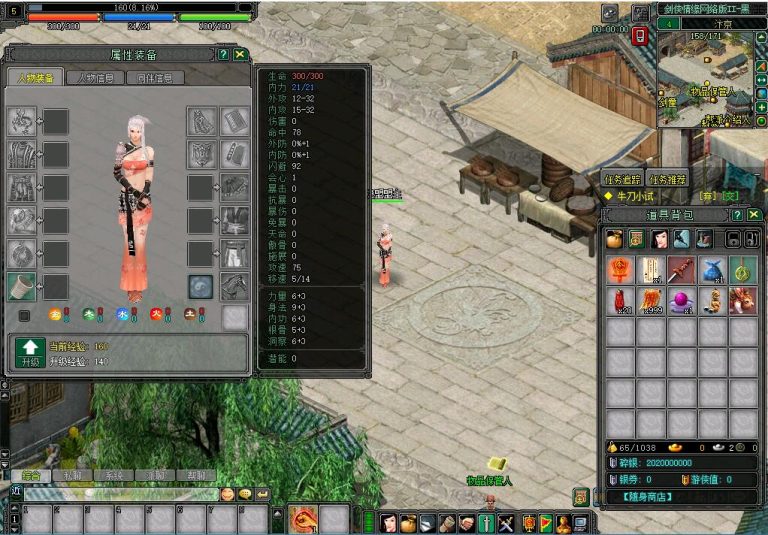Click the green 升级 level-up button

coord(27,353)
